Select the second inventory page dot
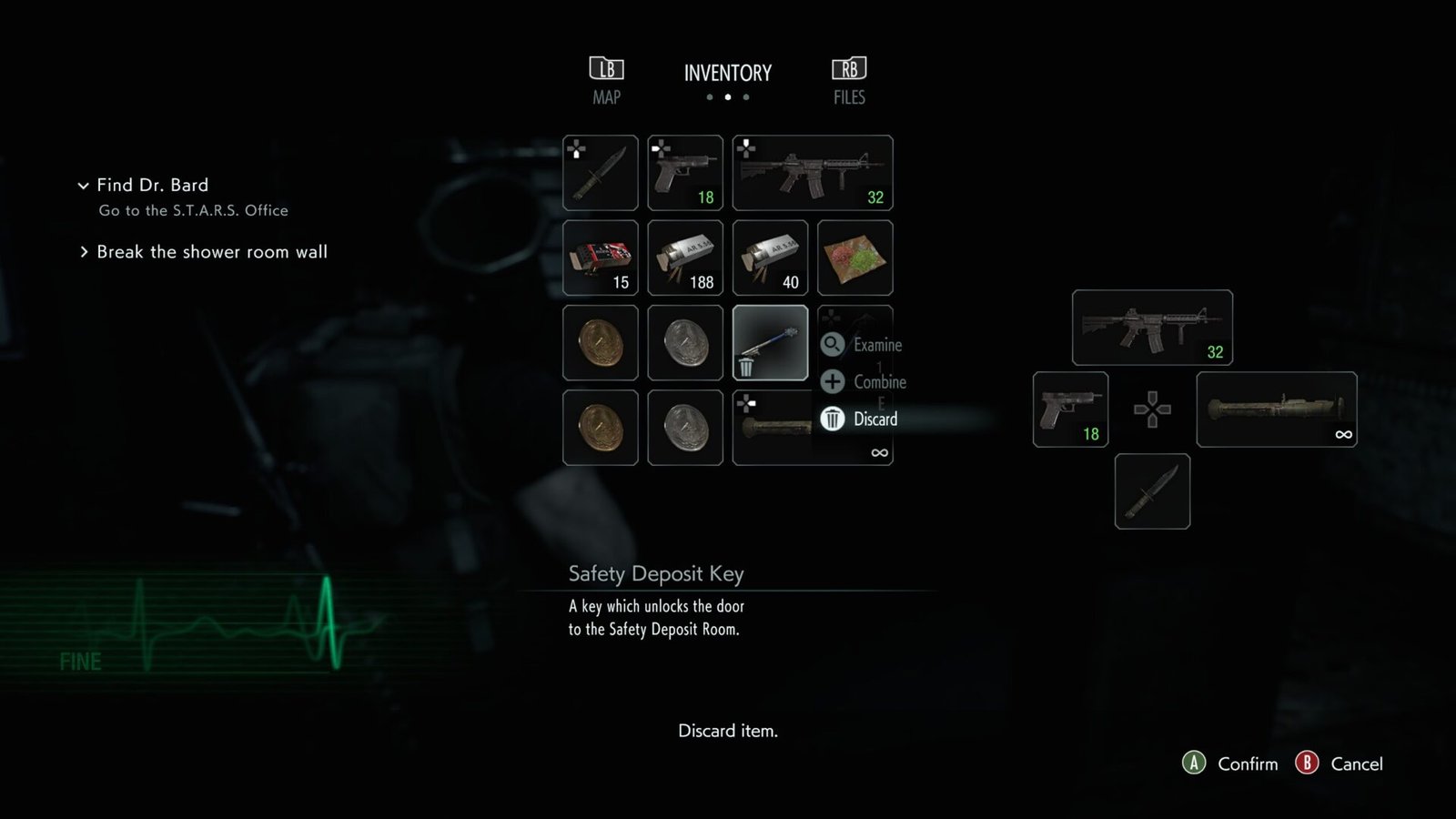 (x=728, y=96)
